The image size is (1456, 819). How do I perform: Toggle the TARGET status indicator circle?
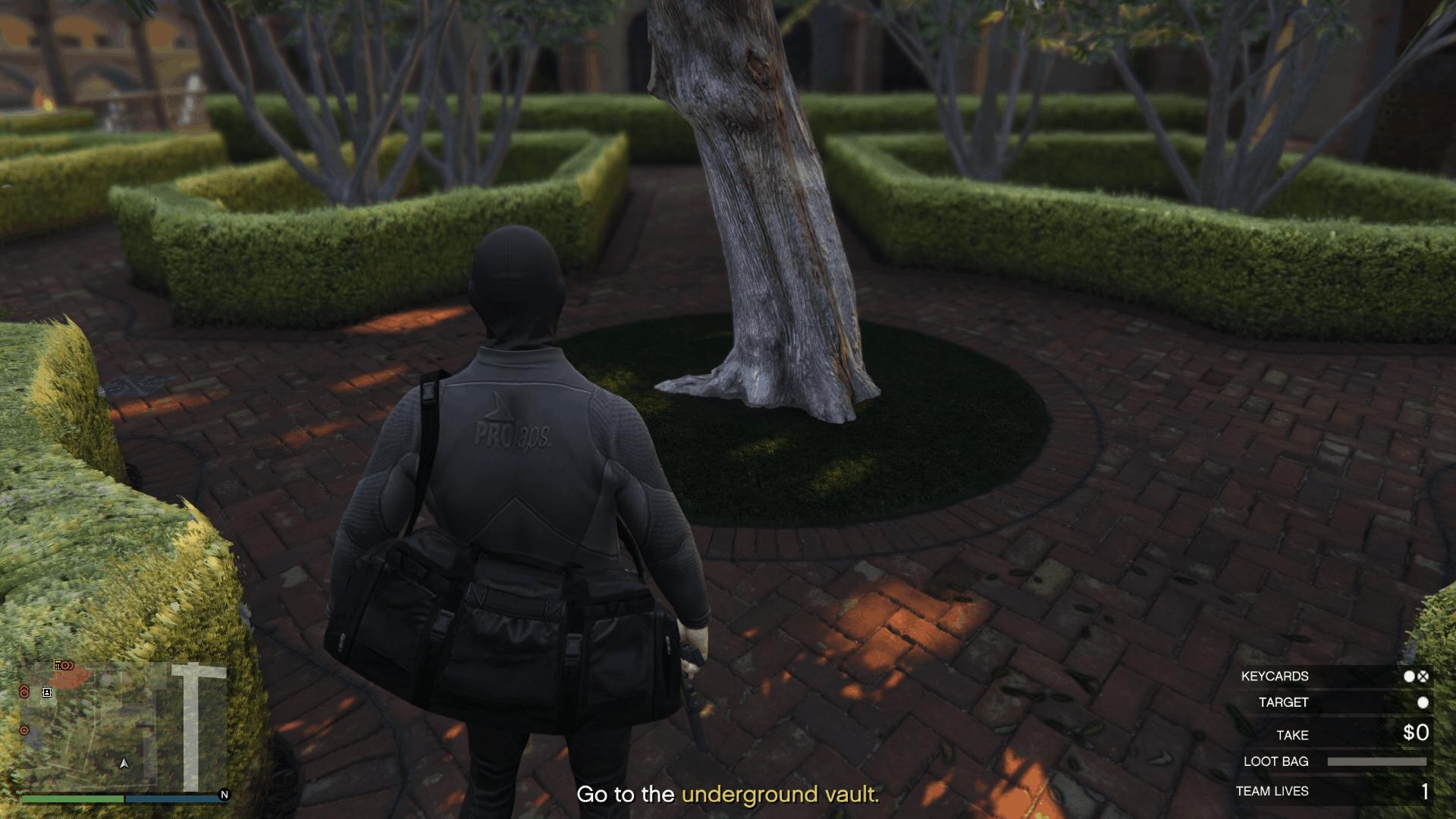(1423, 703)
